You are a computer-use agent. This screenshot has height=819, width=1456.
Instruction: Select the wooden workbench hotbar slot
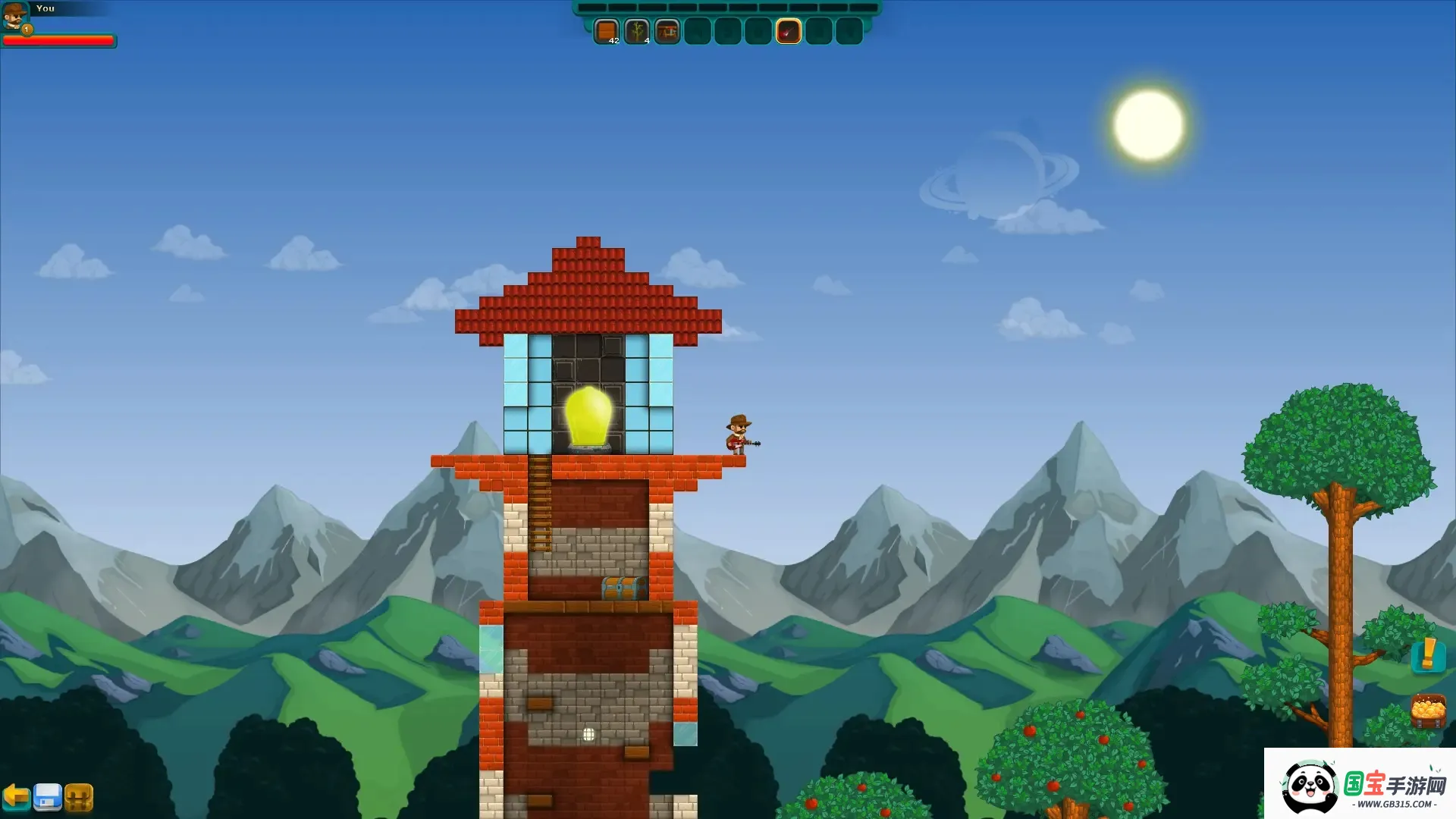[667, 31]
